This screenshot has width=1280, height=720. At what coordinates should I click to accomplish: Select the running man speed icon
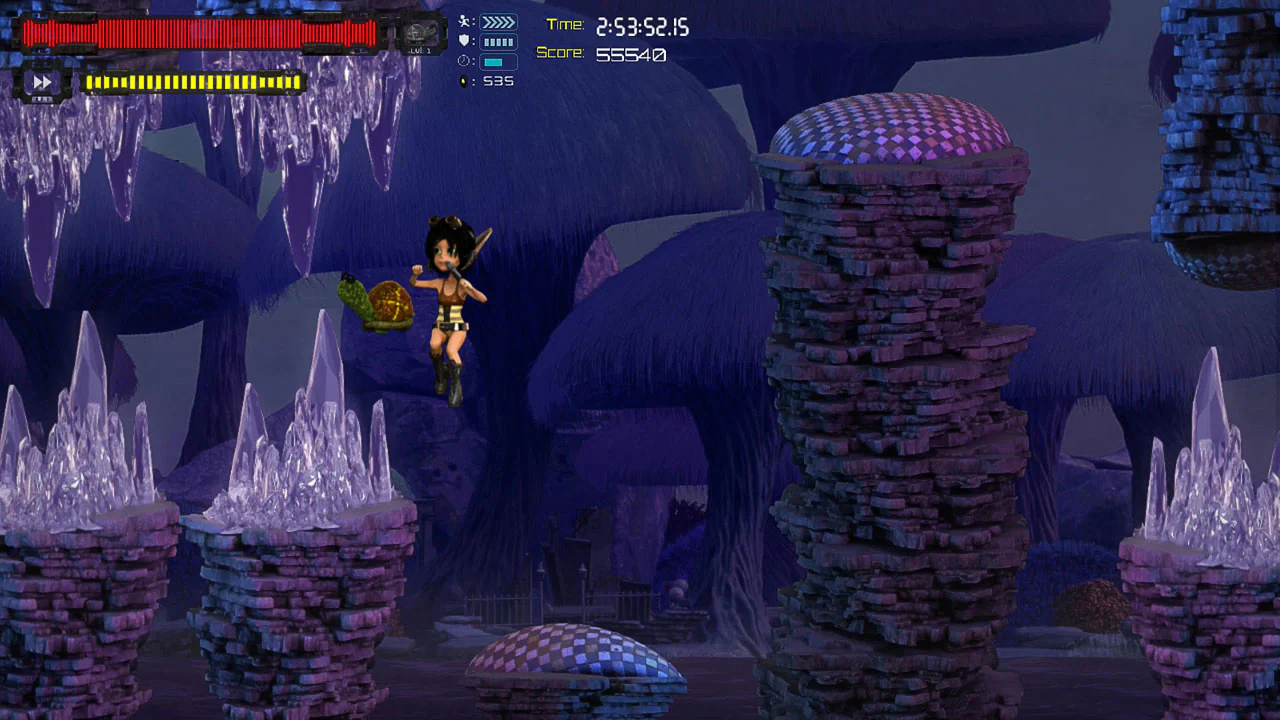click(466, 22)
